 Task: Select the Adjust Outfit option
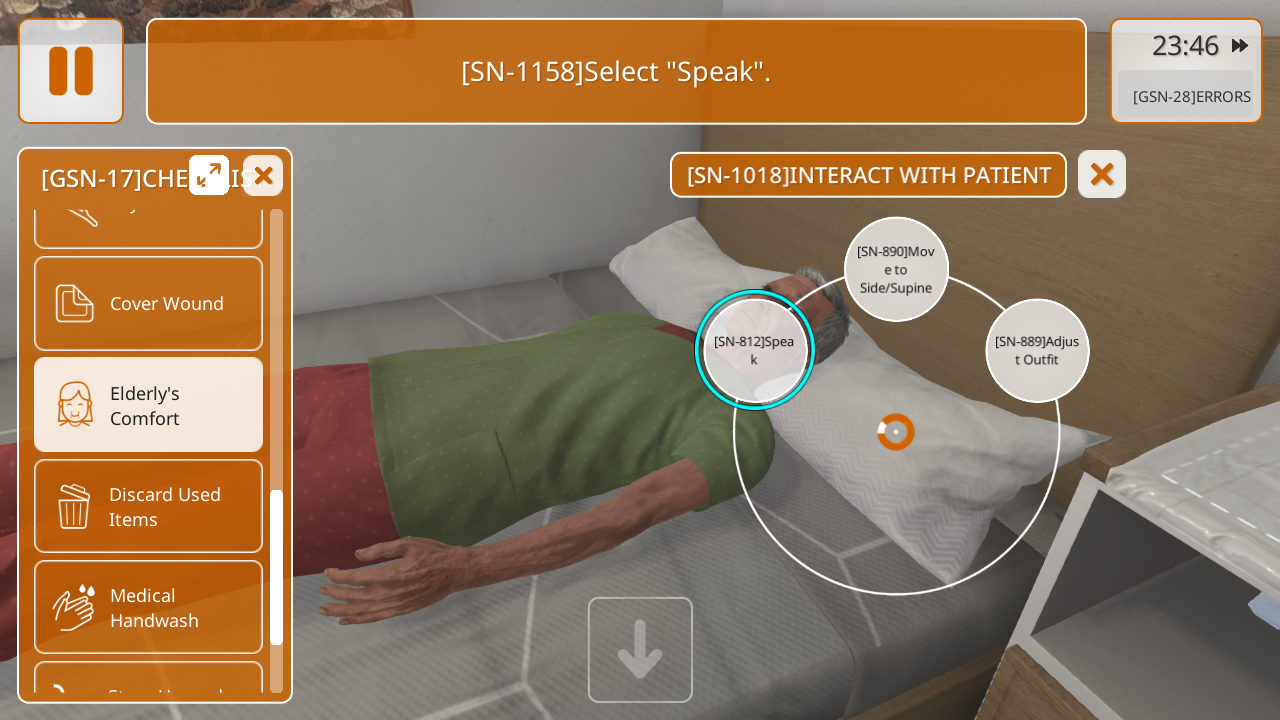pyautogui.click(x=1037, y=350)
